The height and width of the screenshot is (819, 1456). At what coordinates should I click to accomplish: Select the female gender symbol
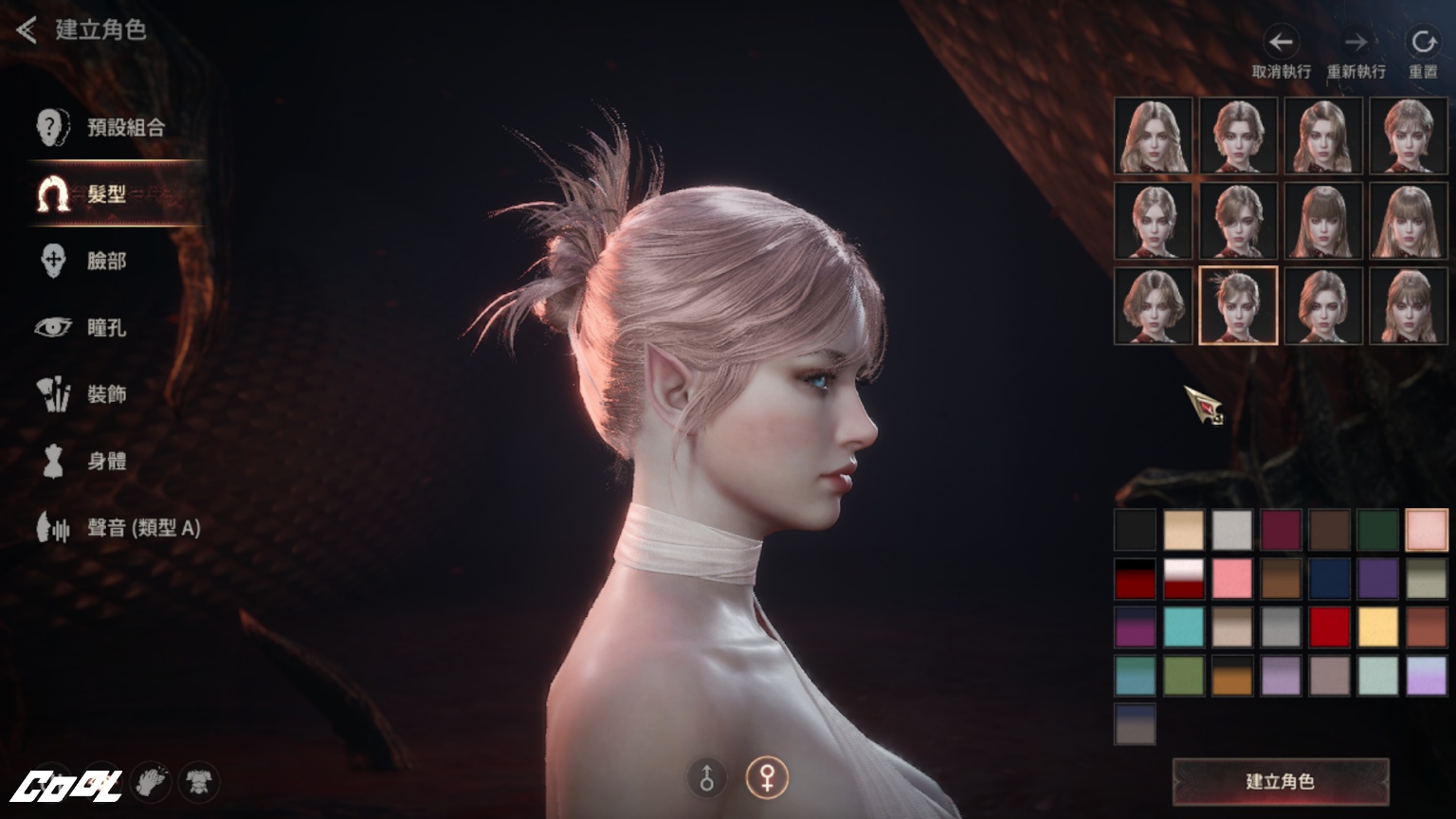tap(766, 778)
